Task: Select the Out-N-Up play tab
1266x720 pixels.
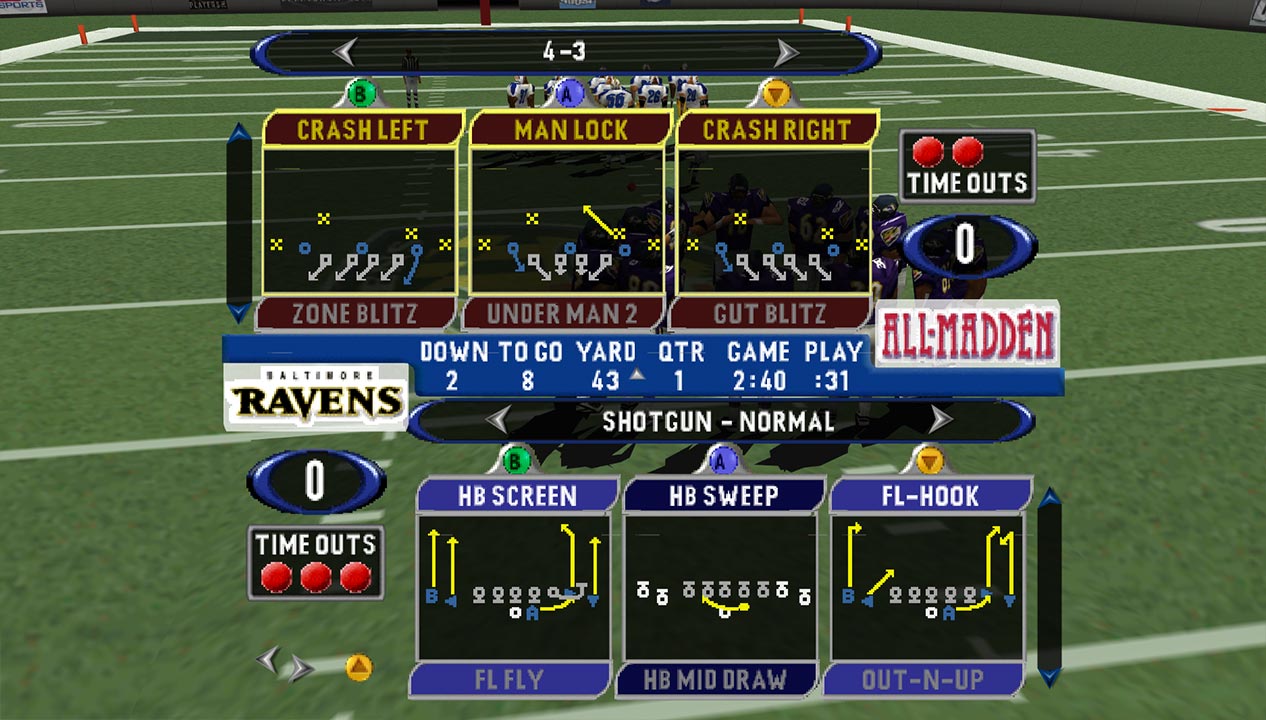Action: [x=922, y=680]
